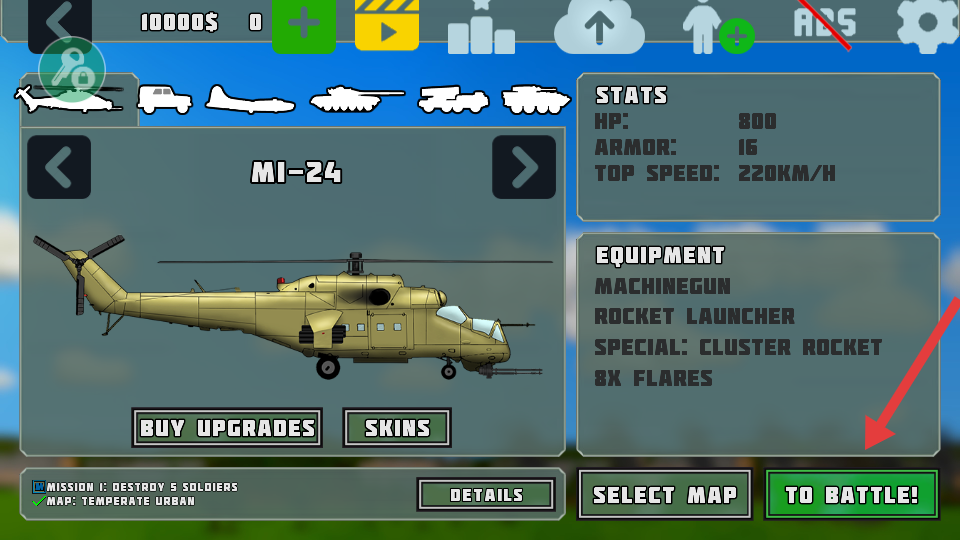Choose the tank category tab
Viewport: 960px width, 540px height.
click(355, 99)
